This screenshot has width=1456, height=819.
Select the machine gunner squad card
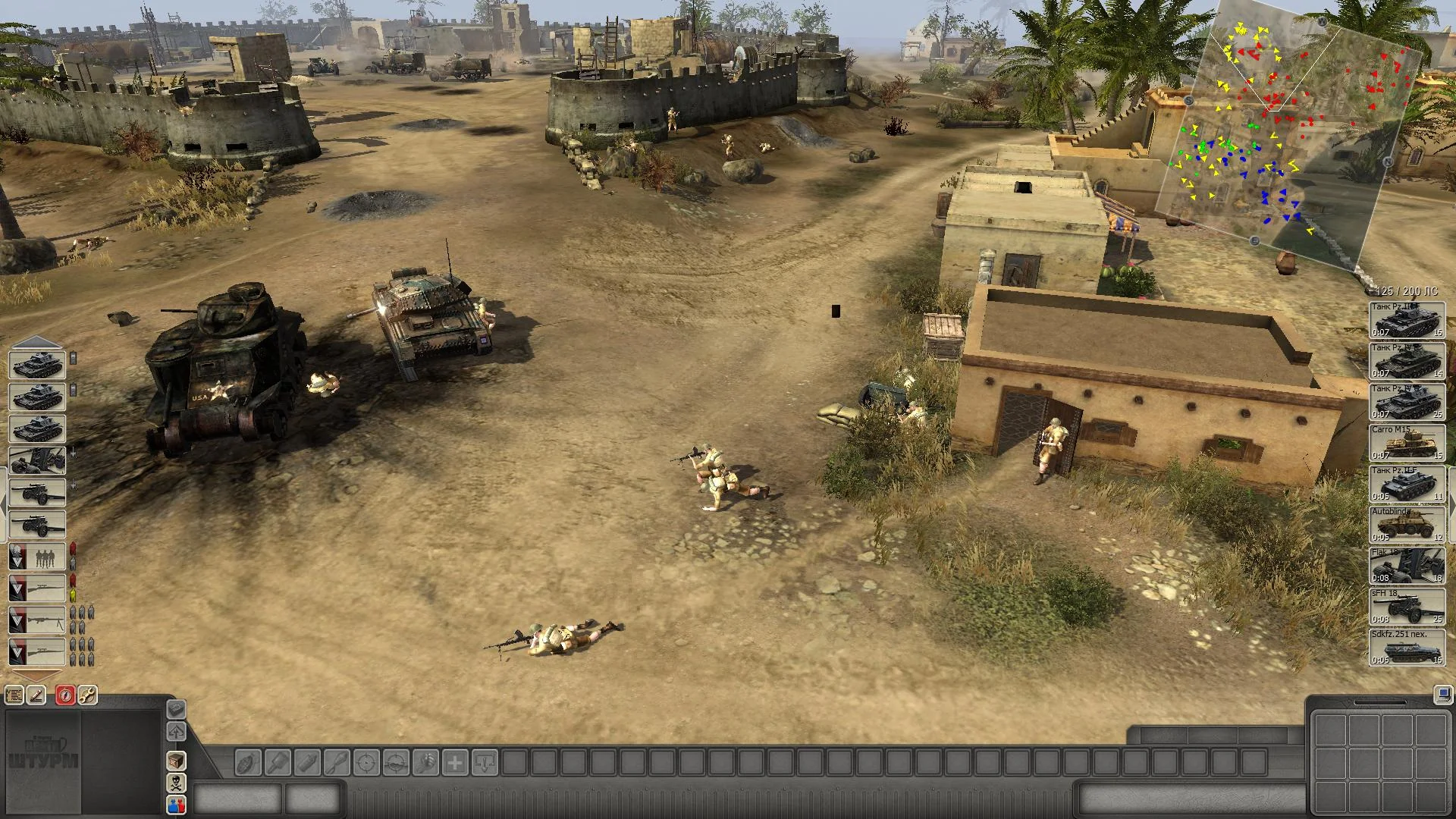pos(37,620)
